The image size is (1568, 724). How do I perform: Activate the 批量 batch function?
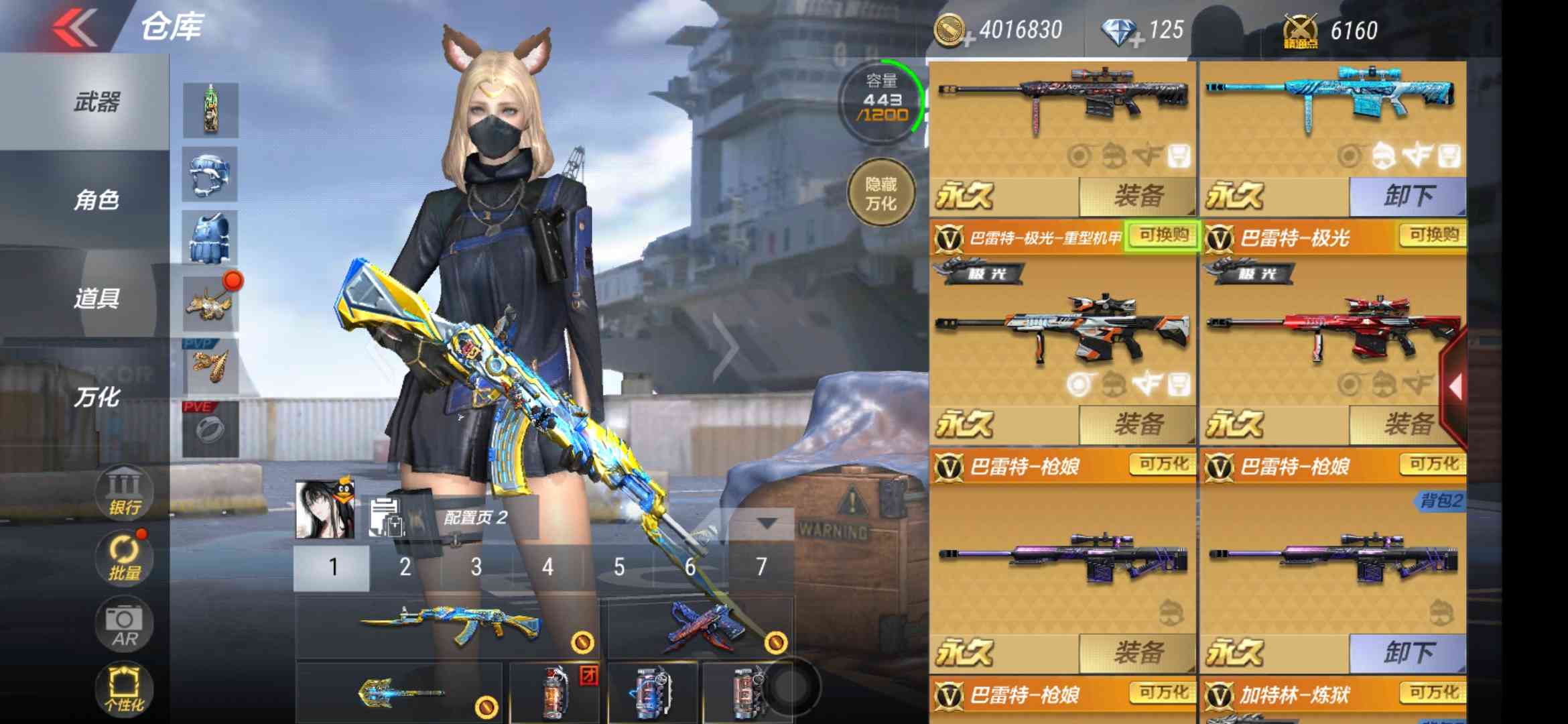click(125, 558)
